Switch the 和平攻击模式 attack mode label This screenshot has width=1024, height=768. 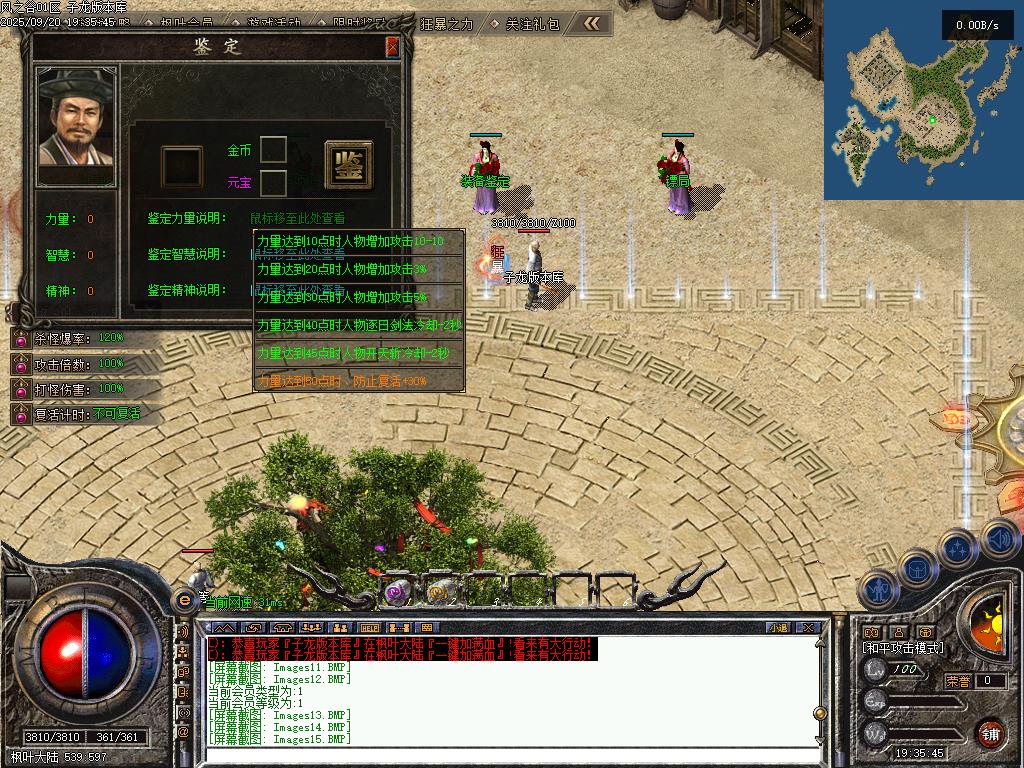904,648
